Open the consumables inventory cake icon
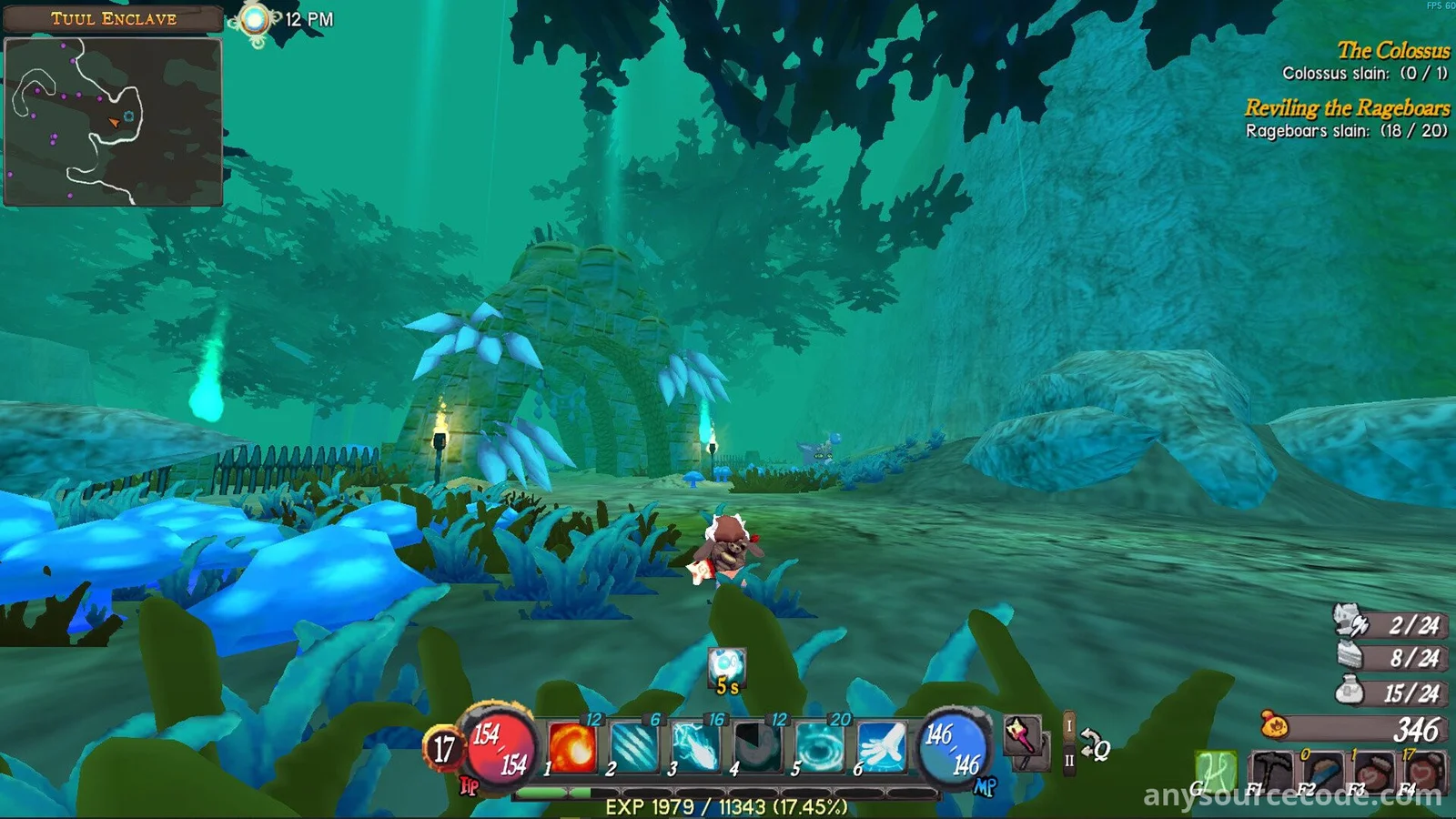This screenshot has width=1456, height=819. click(x=1352, y=656)
